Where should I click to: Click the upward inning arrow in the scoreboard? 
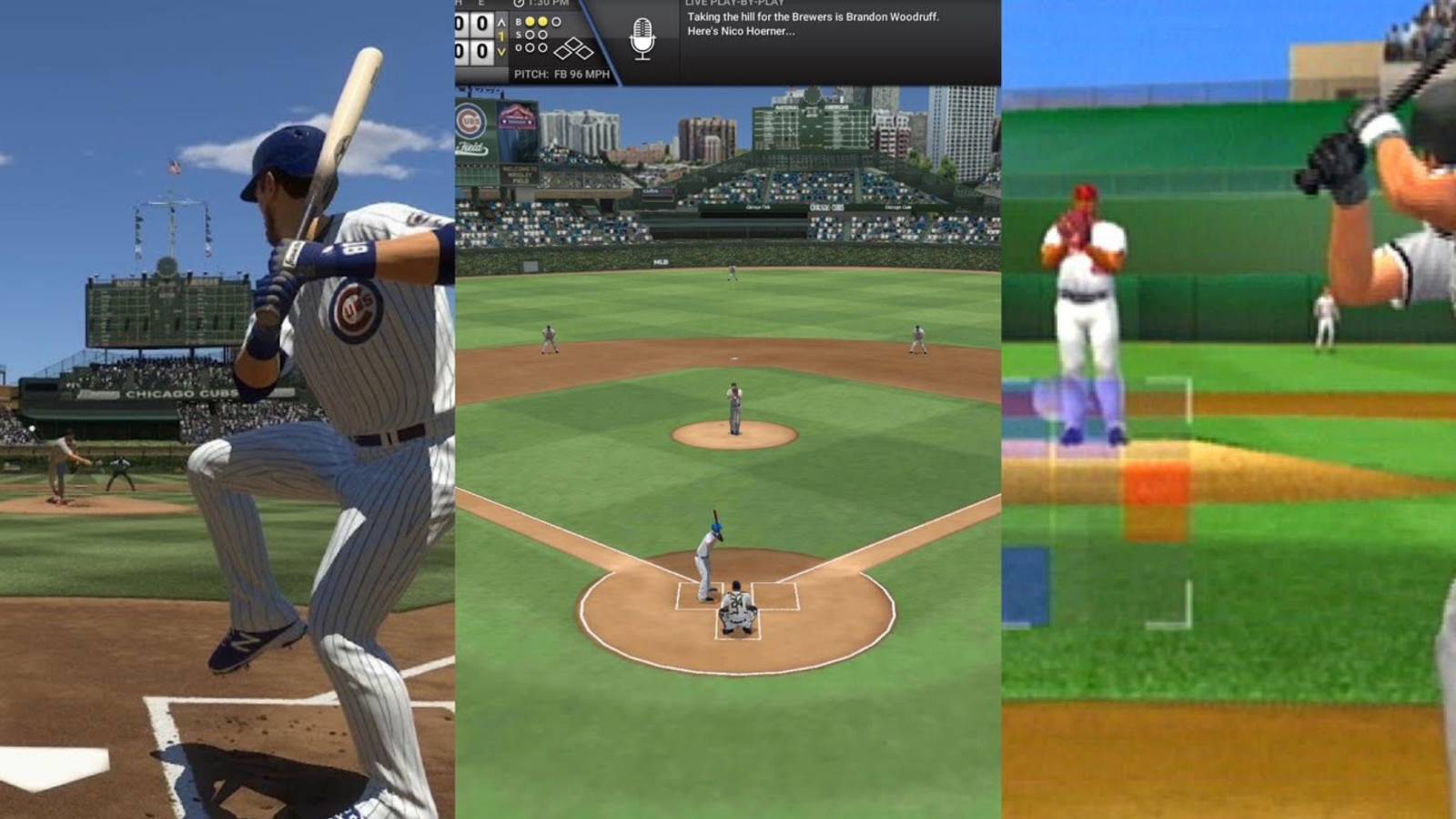pyautogui.click(x=501, y=23)
